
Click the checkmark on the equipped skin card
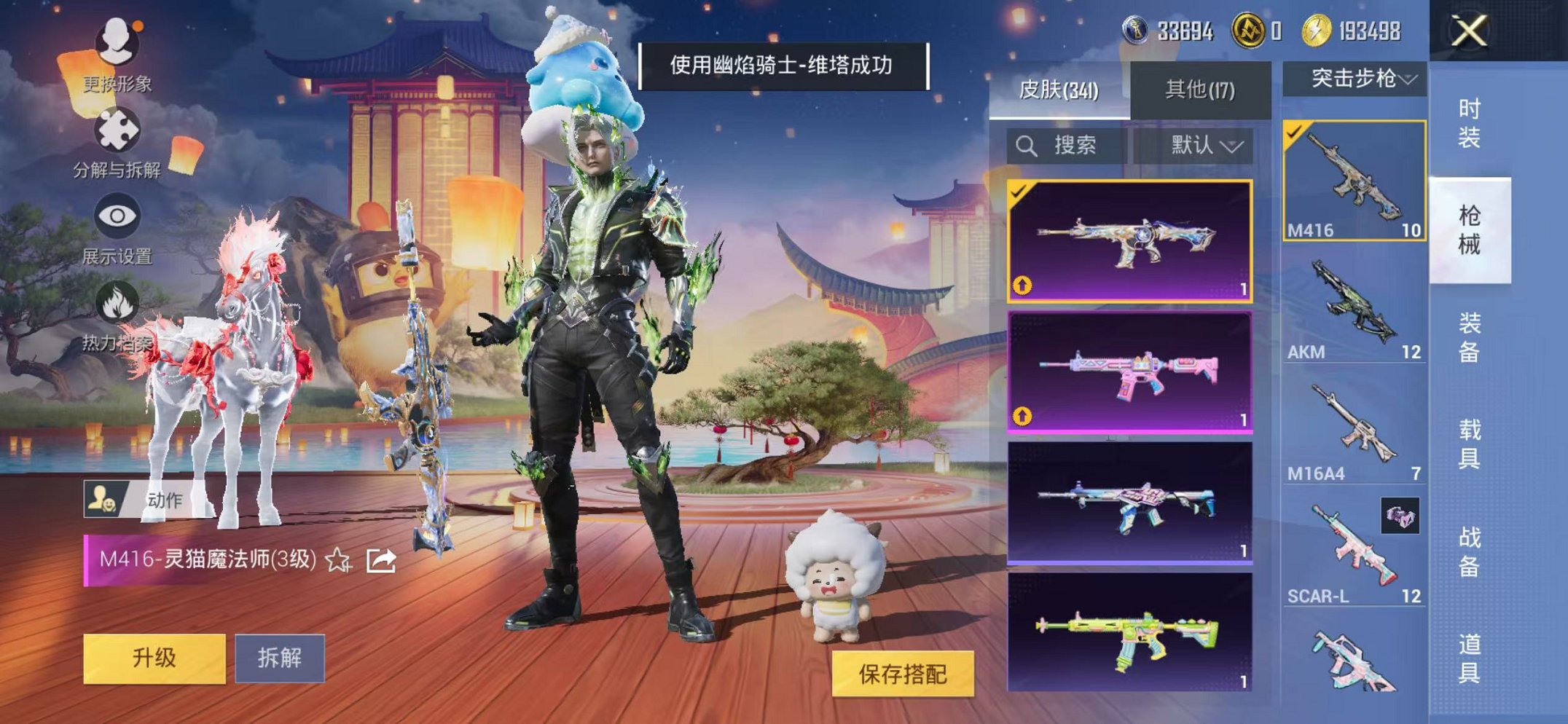[1020, 192]
